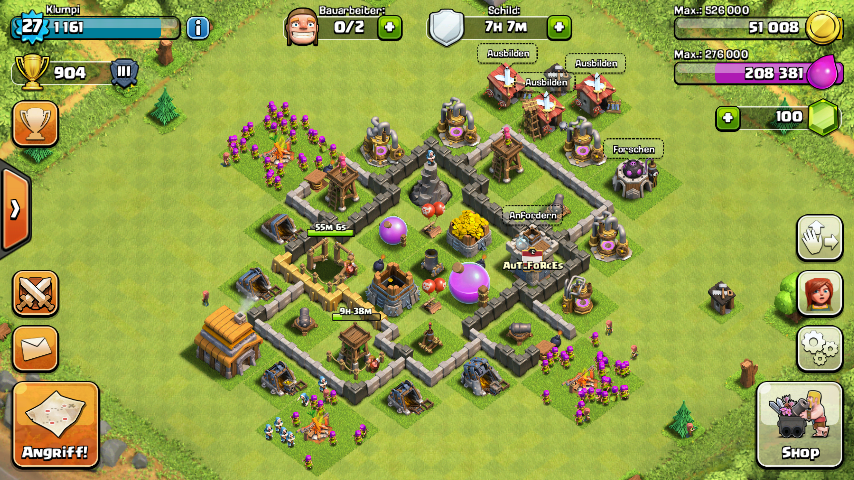Add a builder with the plus button

[390, 27]
